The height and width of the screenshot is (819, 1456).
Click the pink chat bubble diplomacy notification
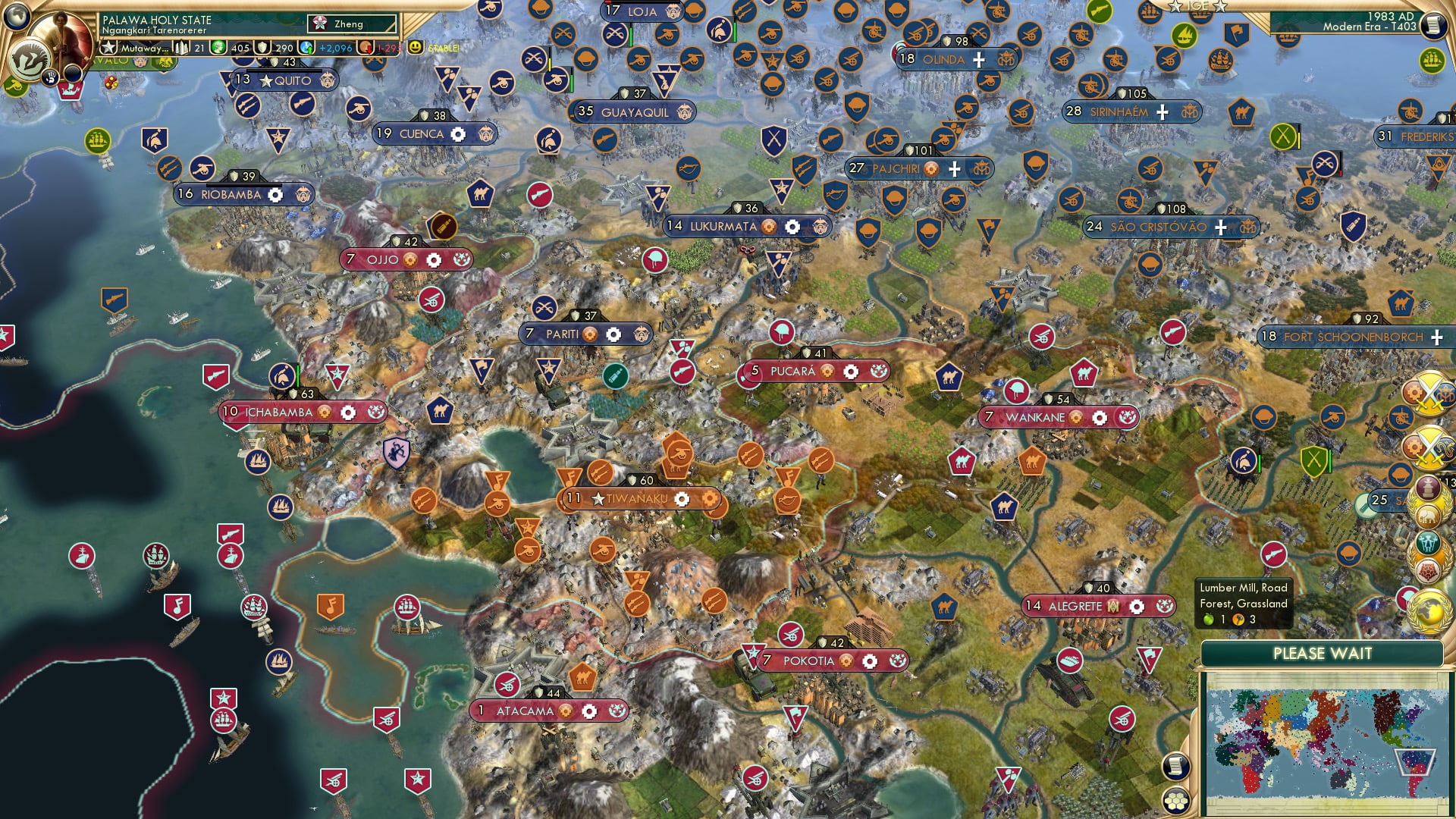[x=1405, y=597]
